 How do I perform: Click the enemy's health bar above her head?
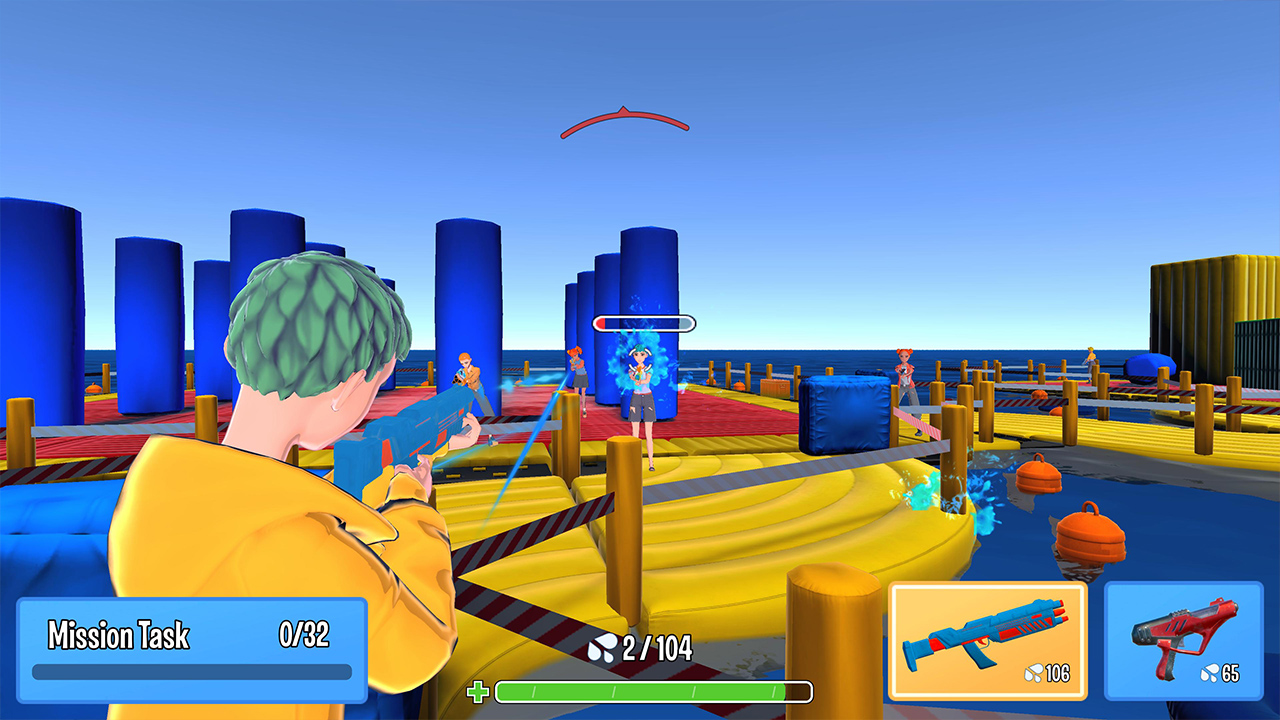(x=643, y=322)
